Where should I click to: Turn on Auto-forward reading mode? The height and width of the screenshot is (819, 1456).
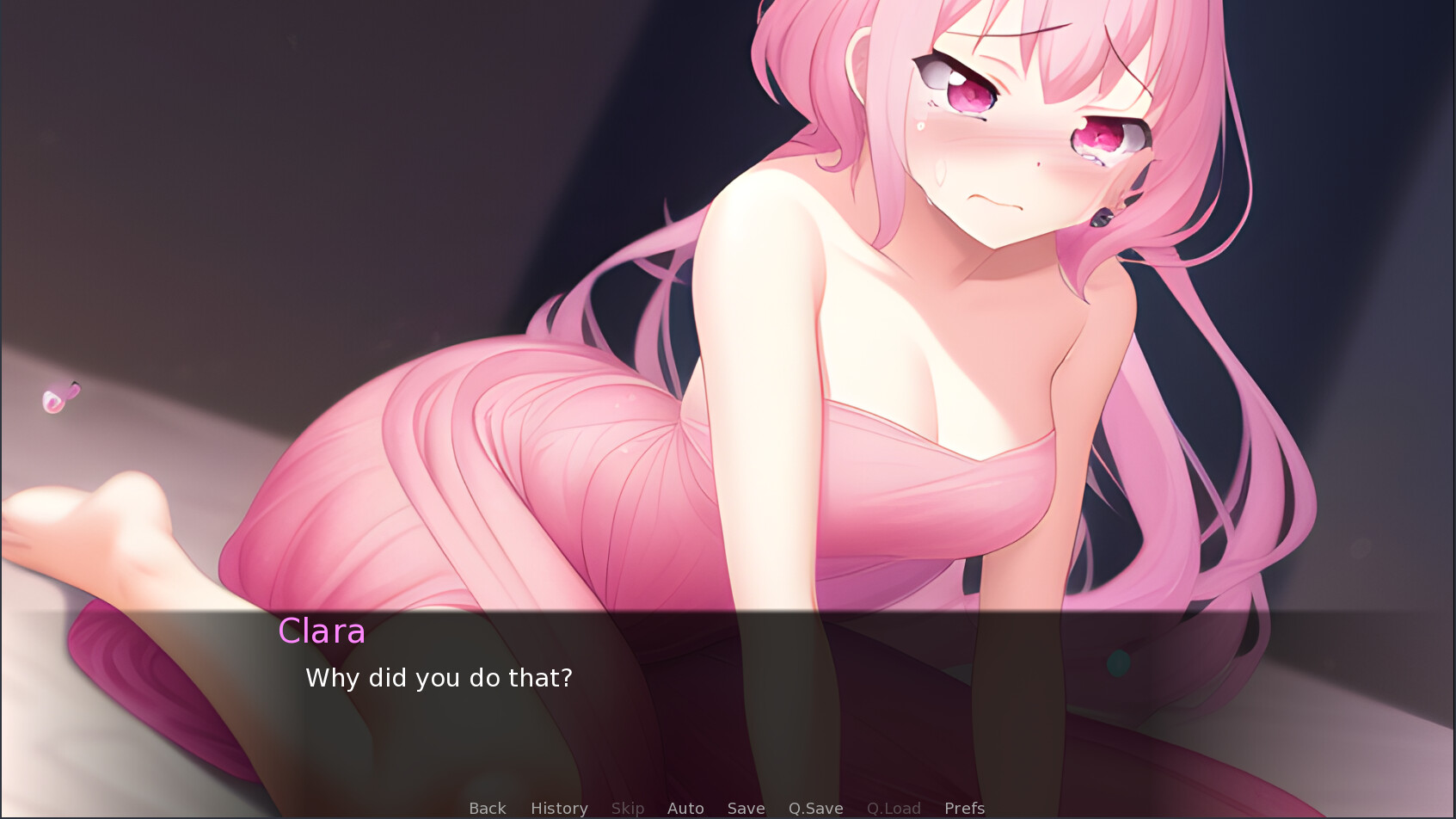coord(685,808)
